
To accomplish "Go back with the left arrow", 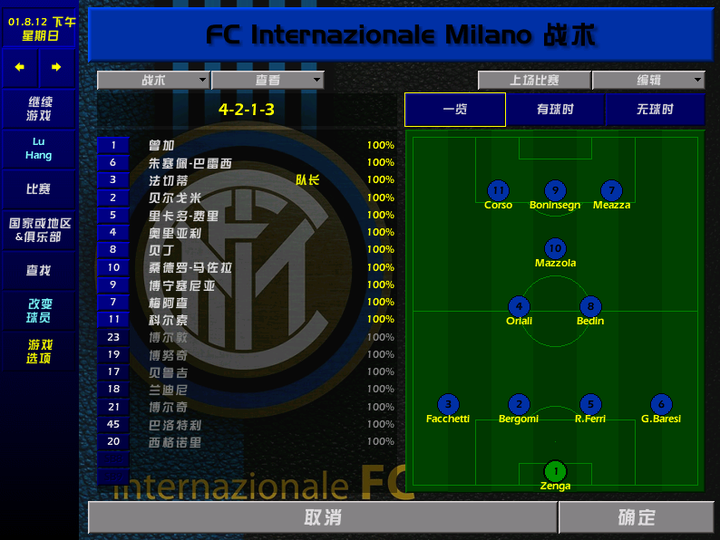I will [19, 67].
